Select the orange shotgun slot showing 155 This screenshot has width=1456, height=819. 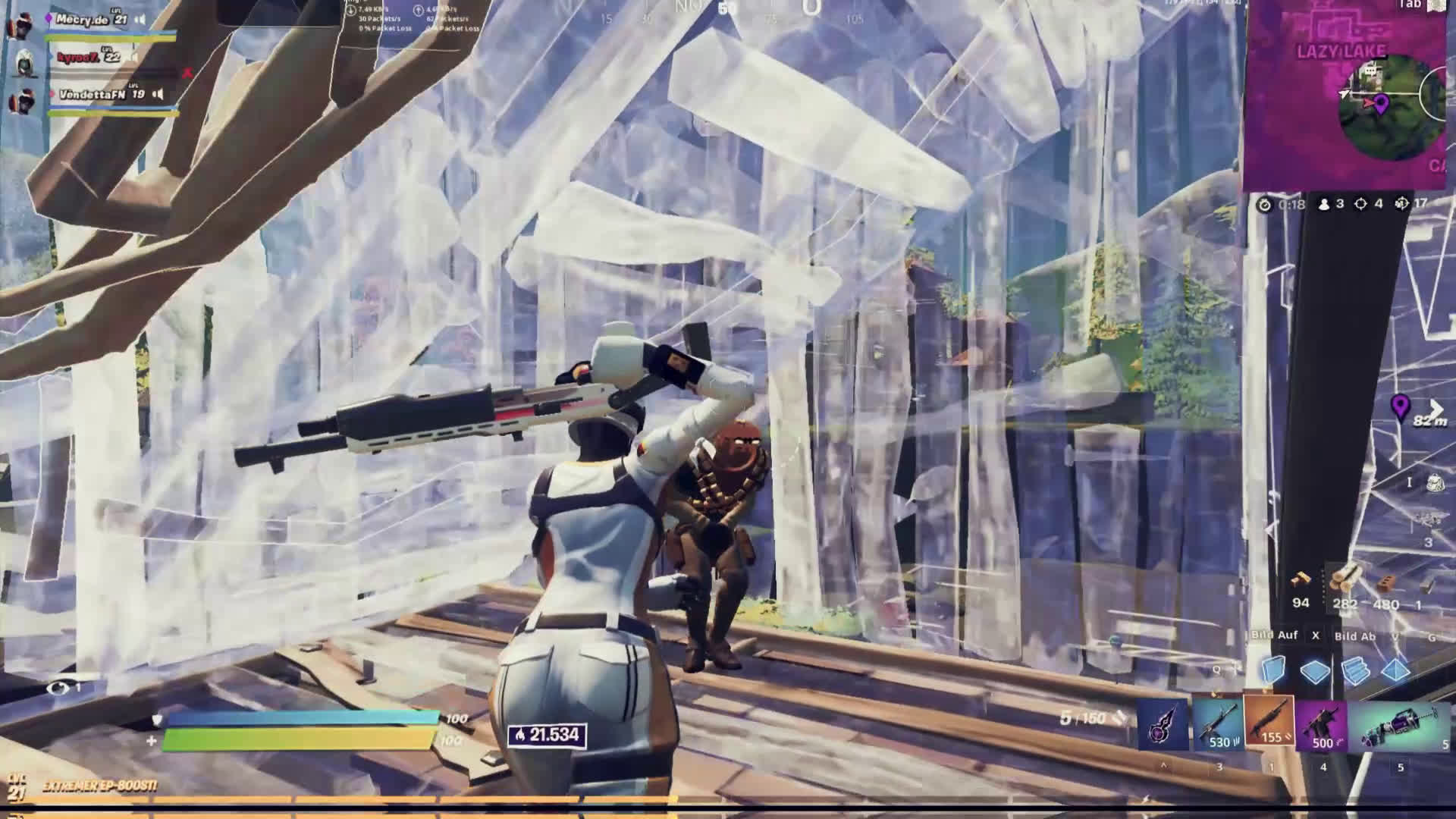[x=1269, y=722]
